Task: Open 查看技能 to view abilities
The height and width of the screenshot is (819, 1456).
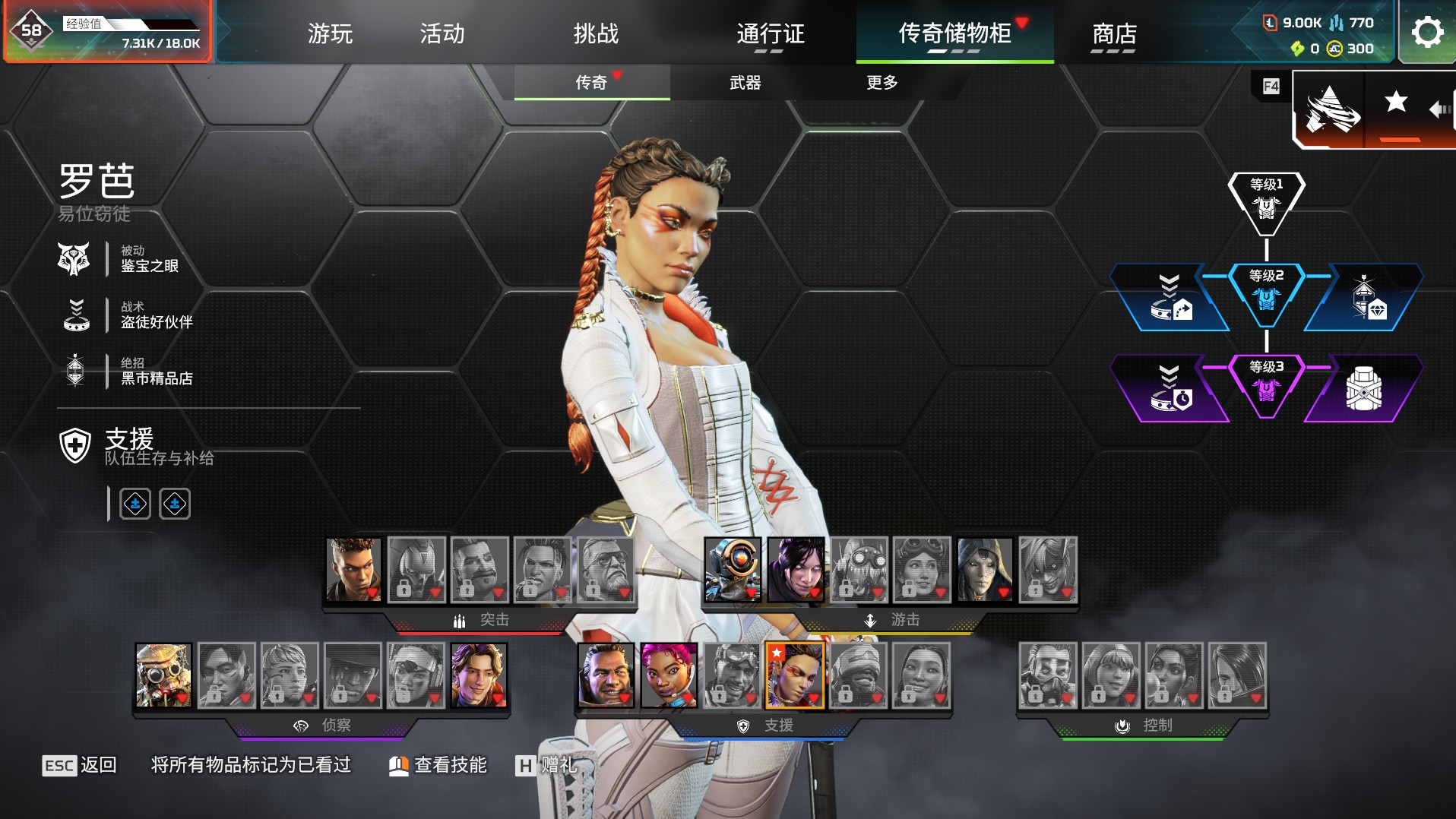Action: pos(438,765)
